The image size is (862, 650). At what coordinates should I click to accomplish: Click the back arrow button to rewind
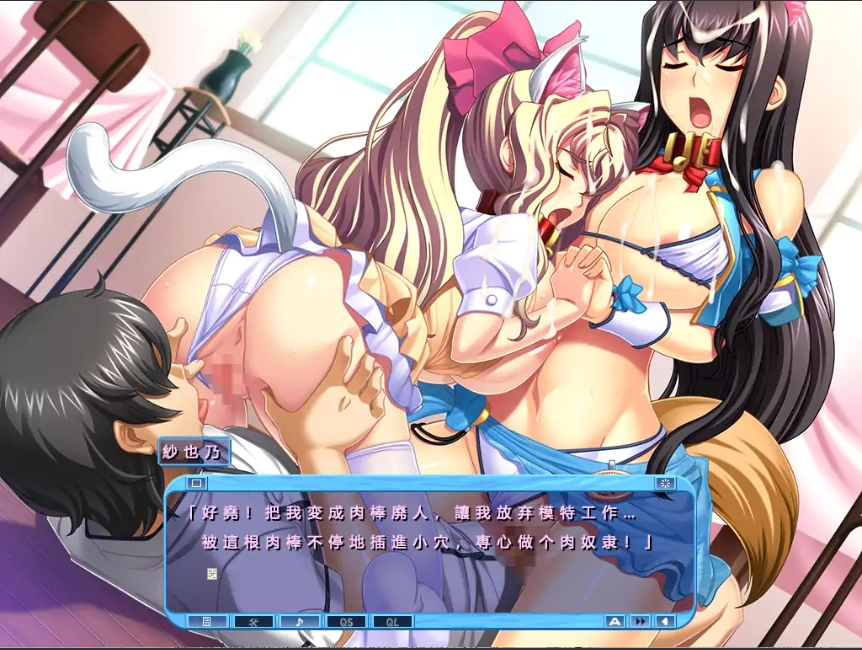point(665,621)
